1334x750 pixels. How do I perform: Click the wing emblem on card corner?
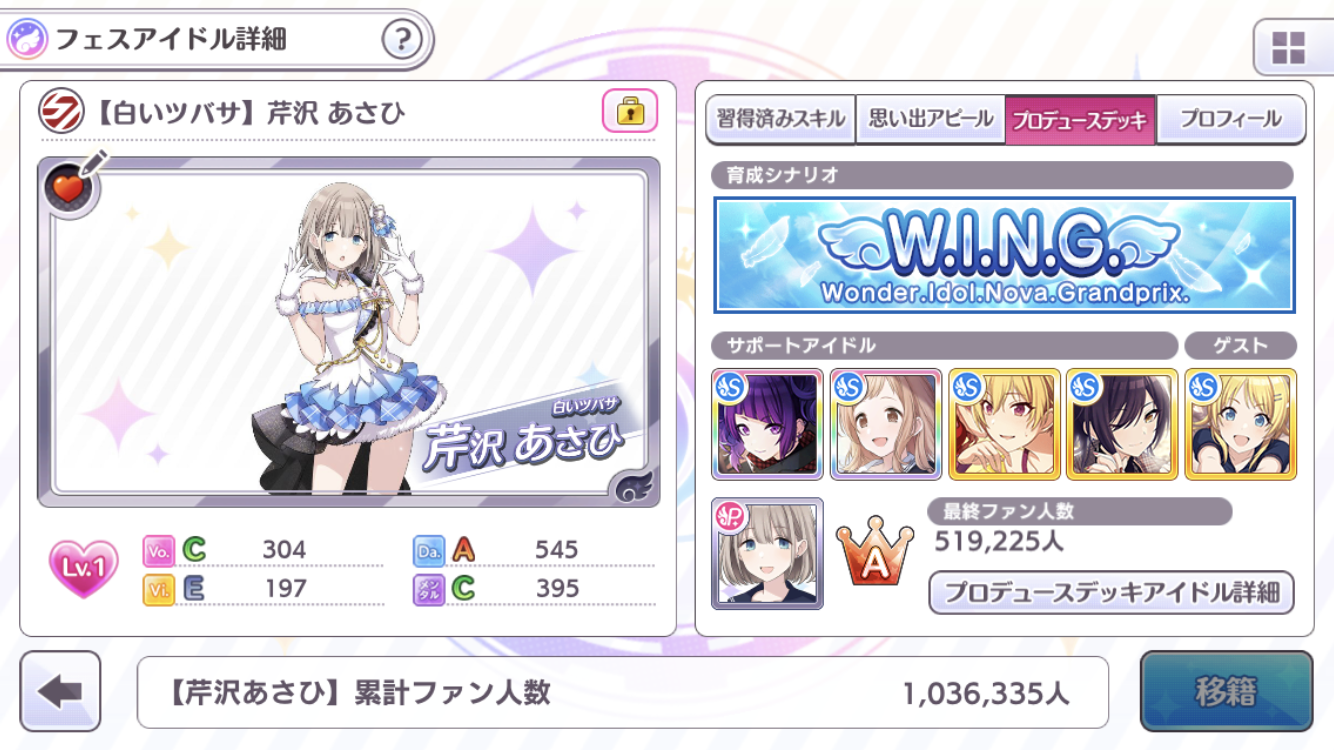634,486
